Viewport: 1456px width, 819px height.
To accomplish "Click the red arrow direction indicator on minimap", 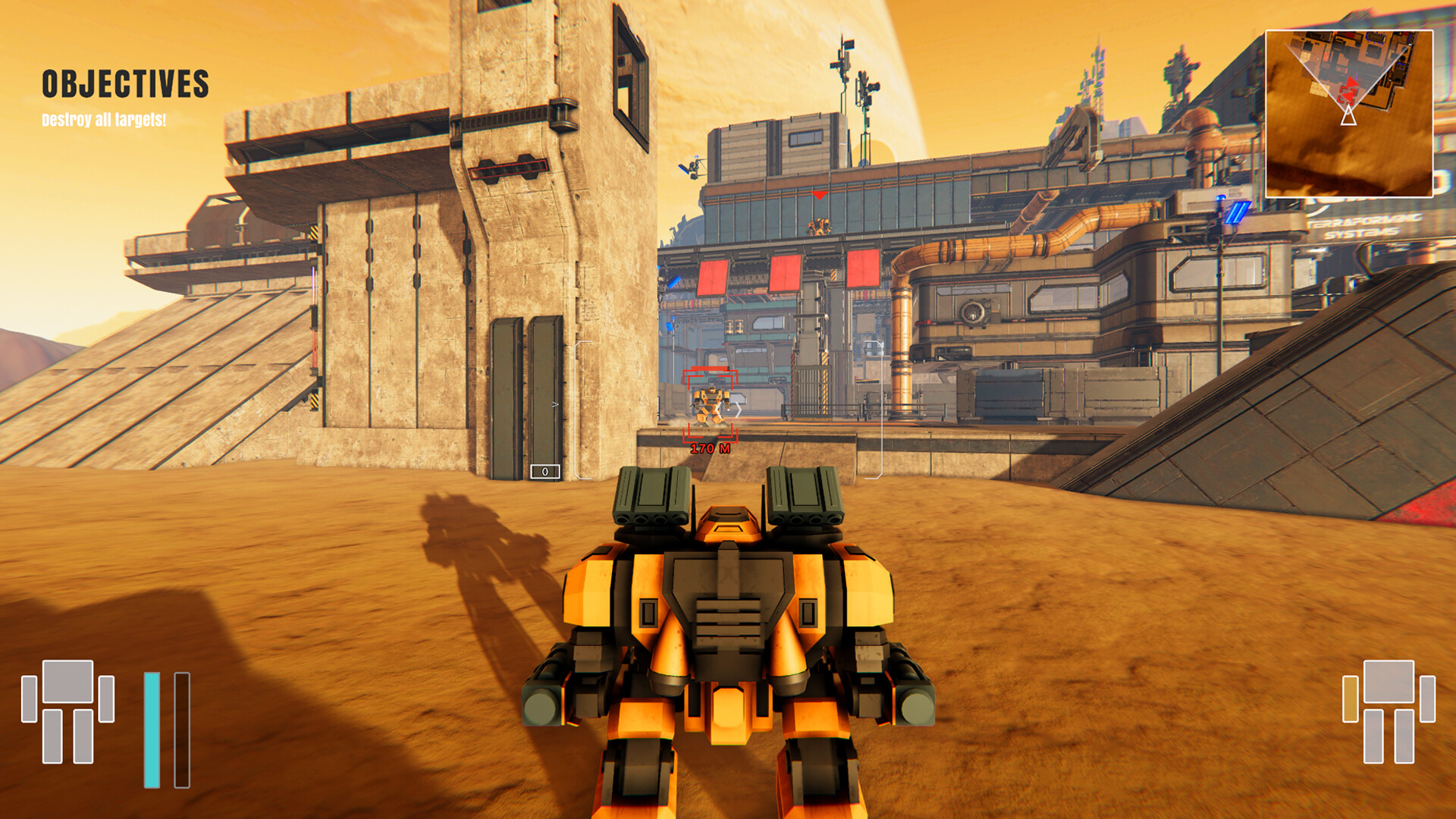I will tap(1352, 83).
